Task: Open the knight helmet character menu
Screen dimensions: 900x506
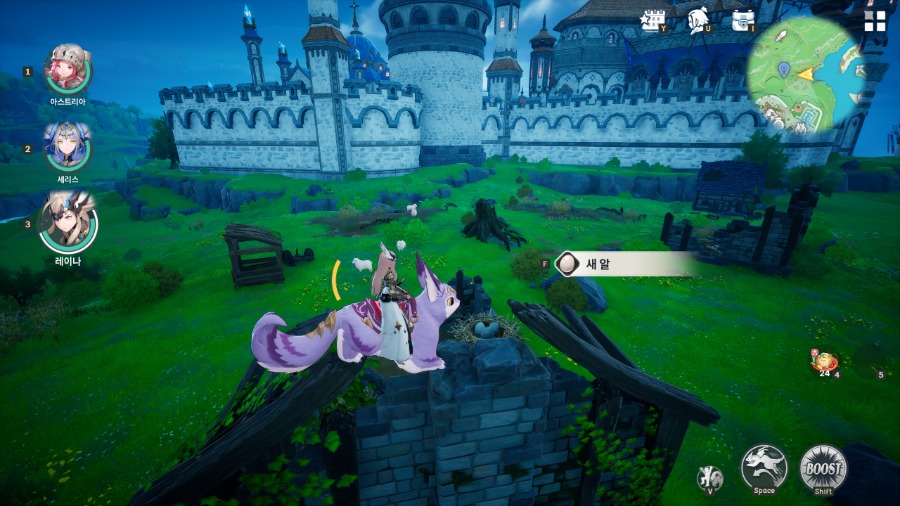Action: click(699, 20)
